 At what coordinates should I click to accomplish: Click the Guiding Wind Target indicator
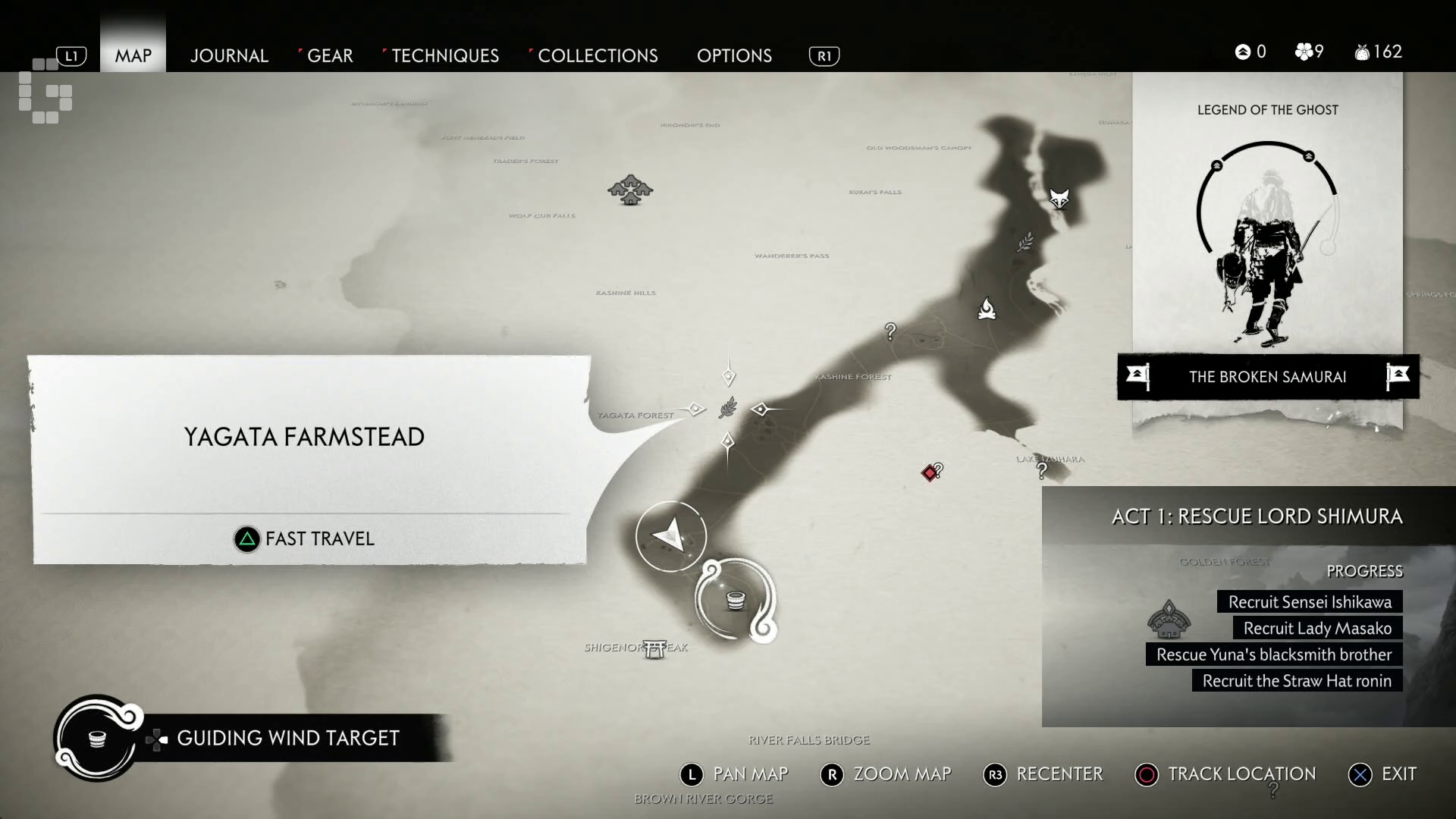[x=287, y=738]
